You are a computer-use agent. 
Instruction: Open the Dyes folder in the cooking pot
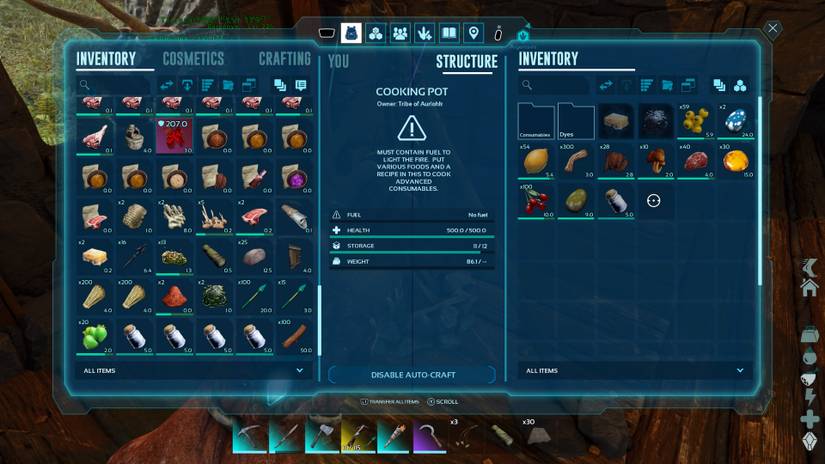pyautogui.click(x=576, y=122)
